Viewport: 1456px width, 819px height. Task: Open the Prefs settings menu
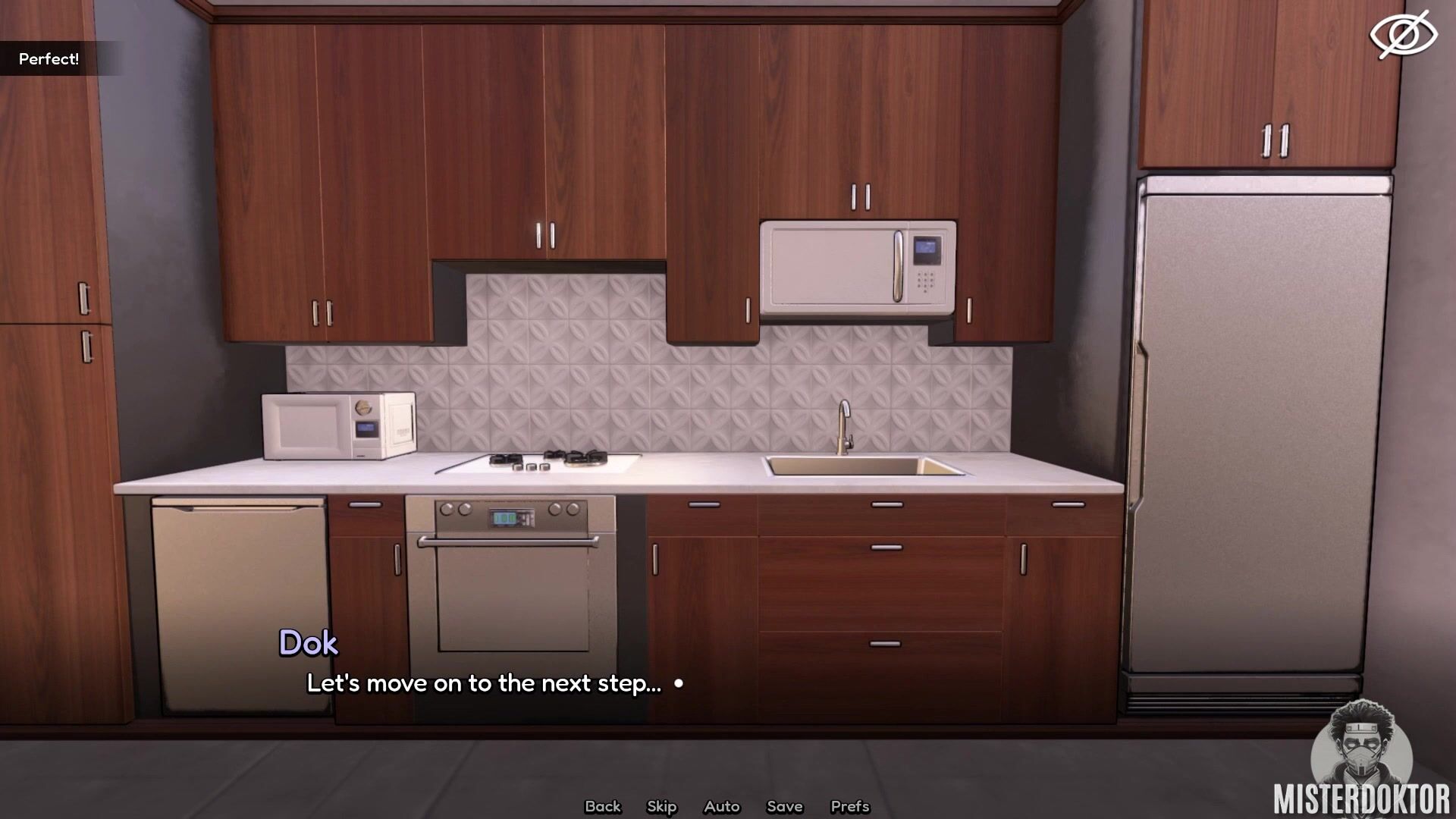tap(849, 806)
